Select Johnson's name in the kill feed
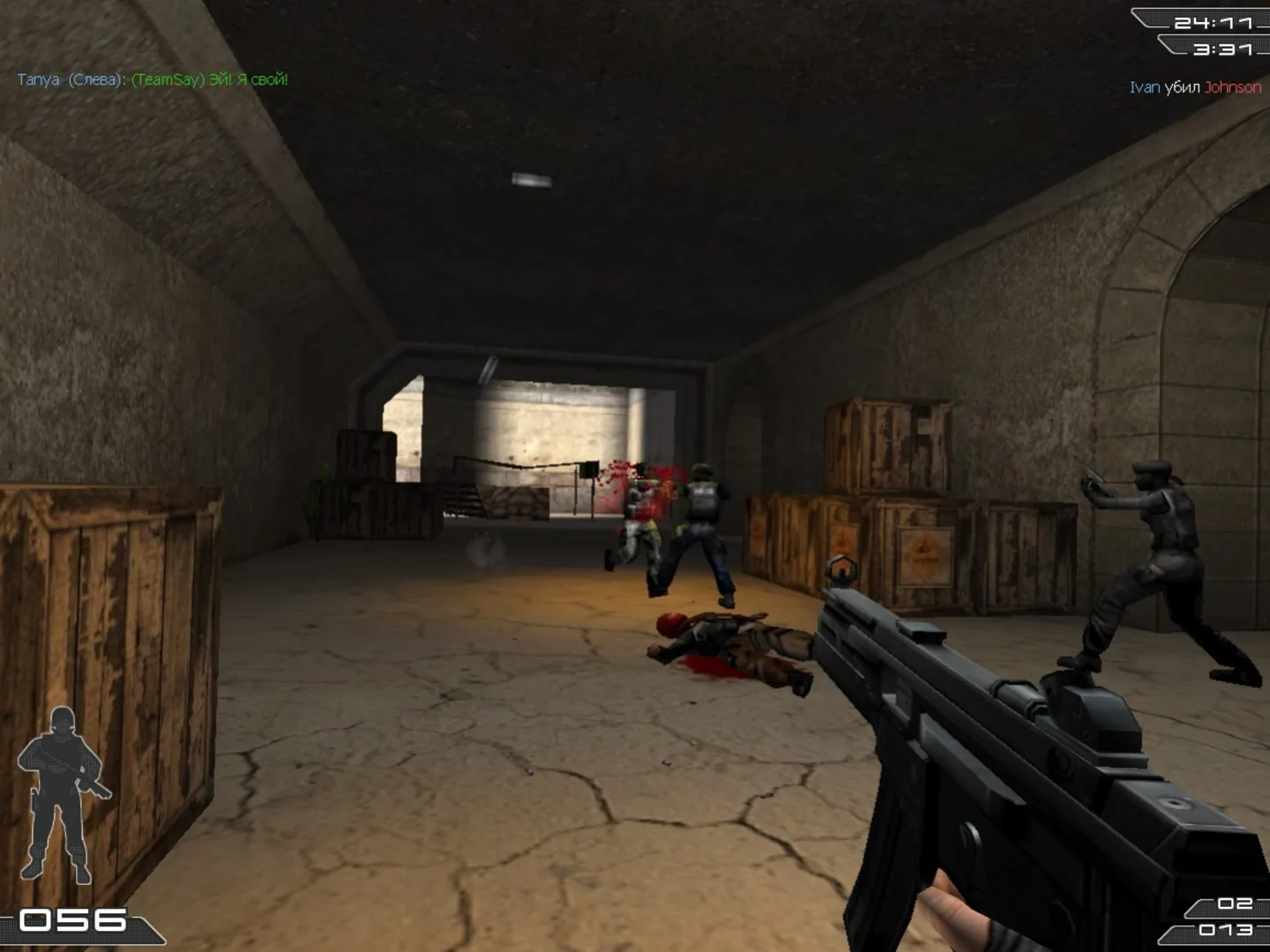The width and height of the screenshot is (1270, 952). pyautogui.click(x=1234, y=87)
